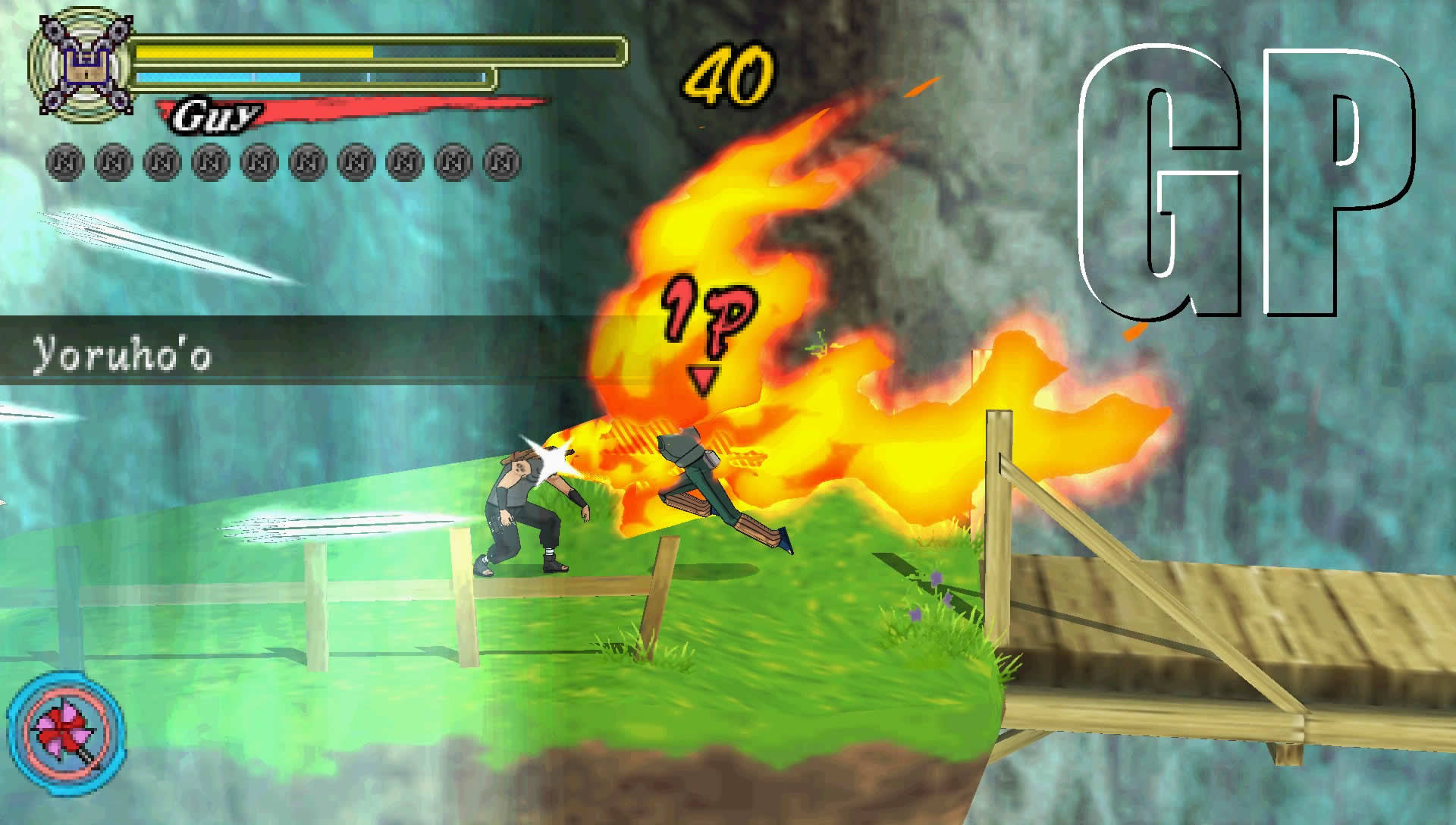Image resolution: width=1456 pixels, height=825 pixels.
Task: Click the Guy nameplate tab
Action: coord(216,114)
